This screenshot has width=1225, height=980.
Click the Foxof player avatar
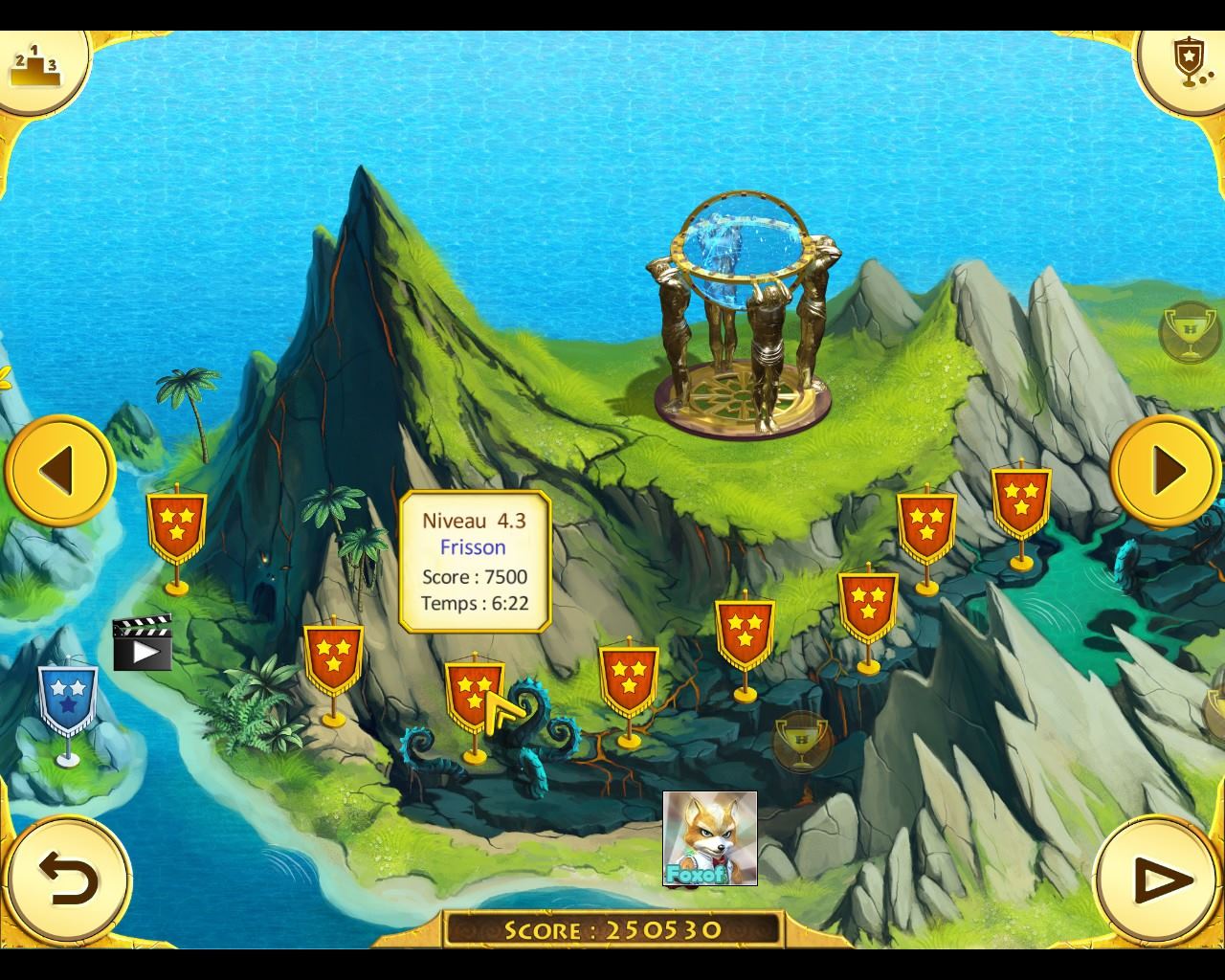coord(710,838)
